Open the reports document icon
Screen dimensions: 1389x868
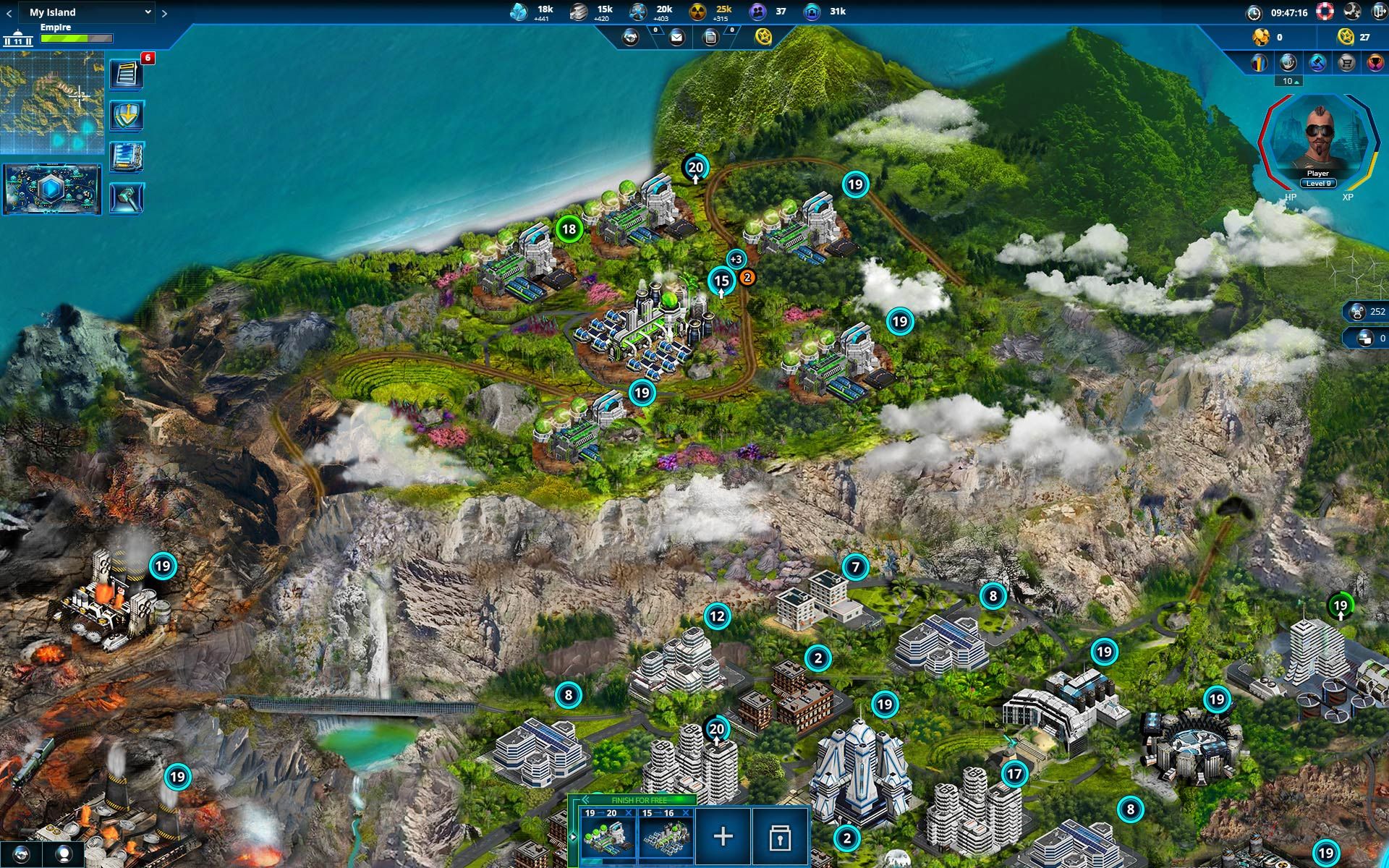pyautogui.click(x=710, y=37)
